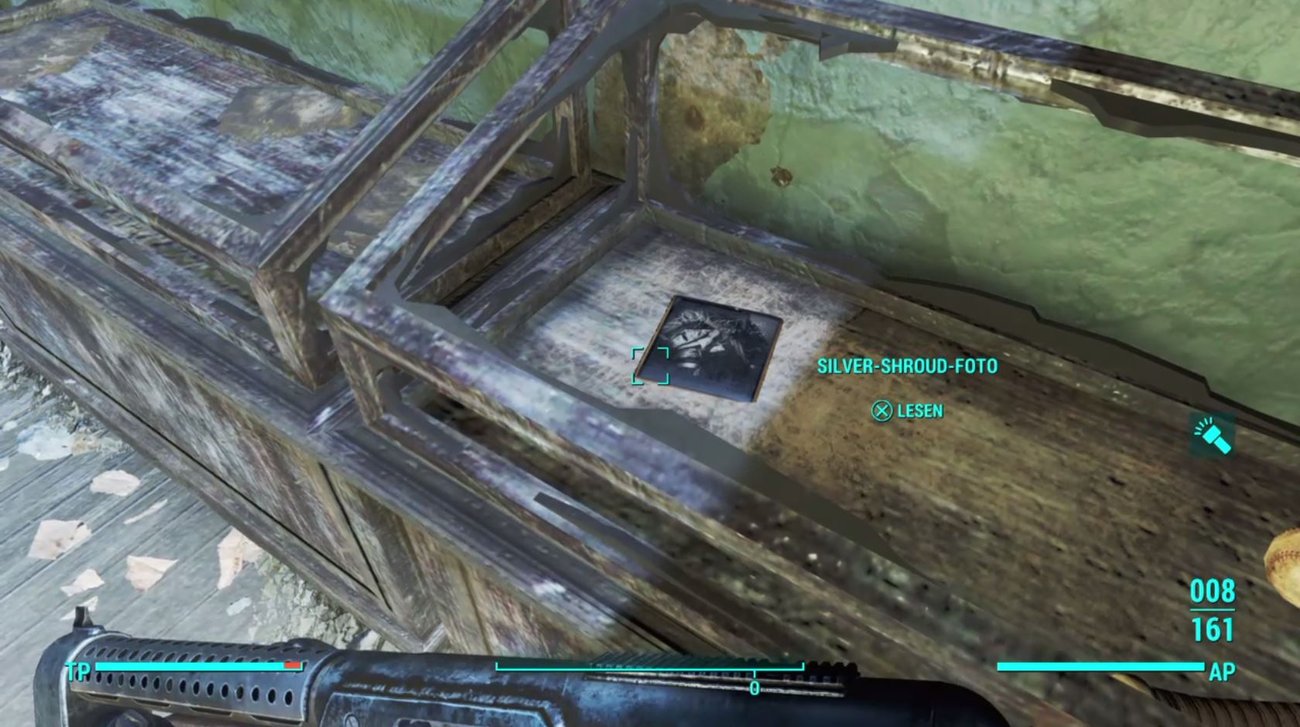Viewport: 1300px width, 727px height.
Task: Click the ammo count 008 display
Action: (1213, 591)
